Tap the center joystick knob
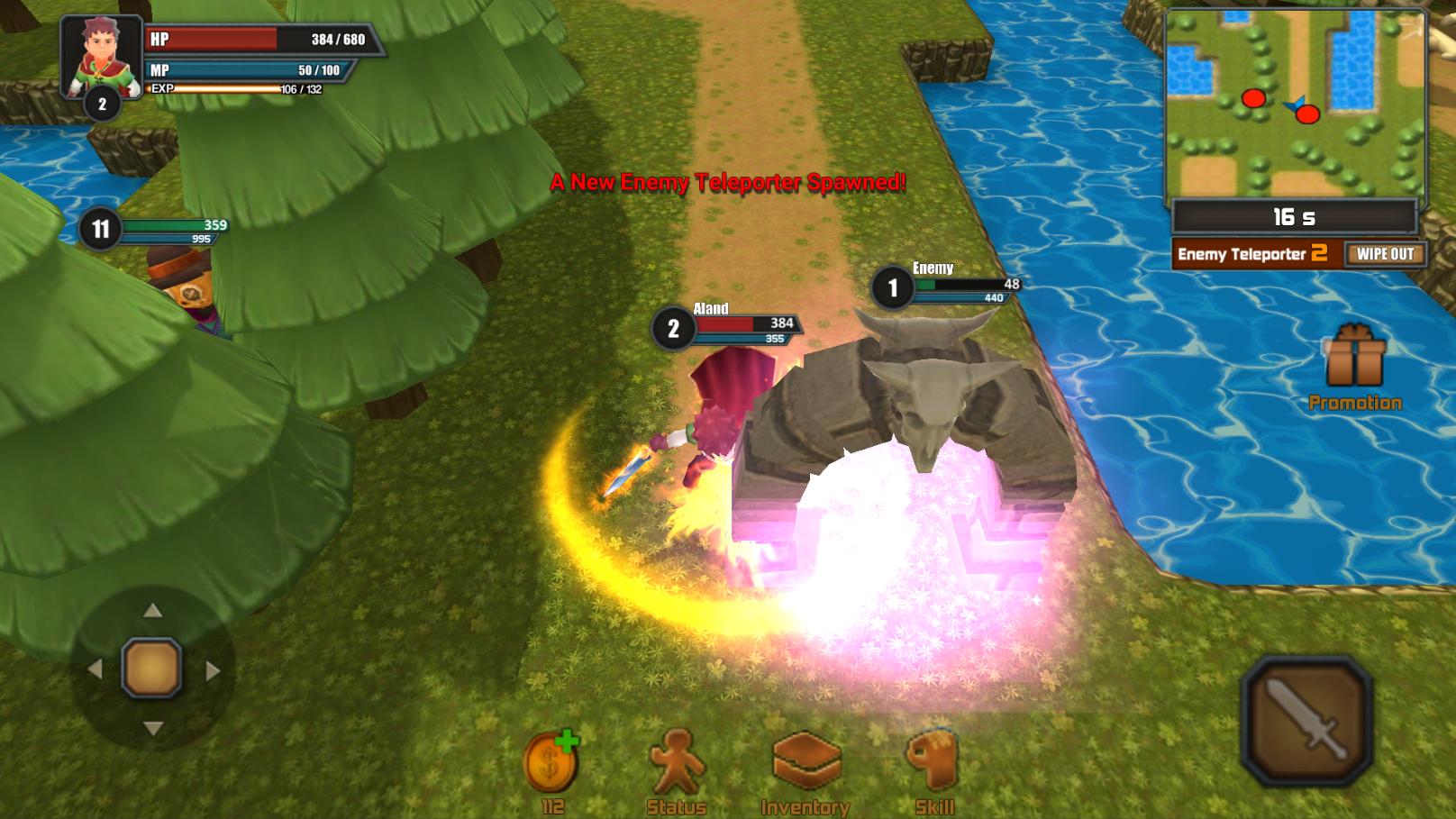This screenshot has height=819, width=1456. click(x=149, y=668)
